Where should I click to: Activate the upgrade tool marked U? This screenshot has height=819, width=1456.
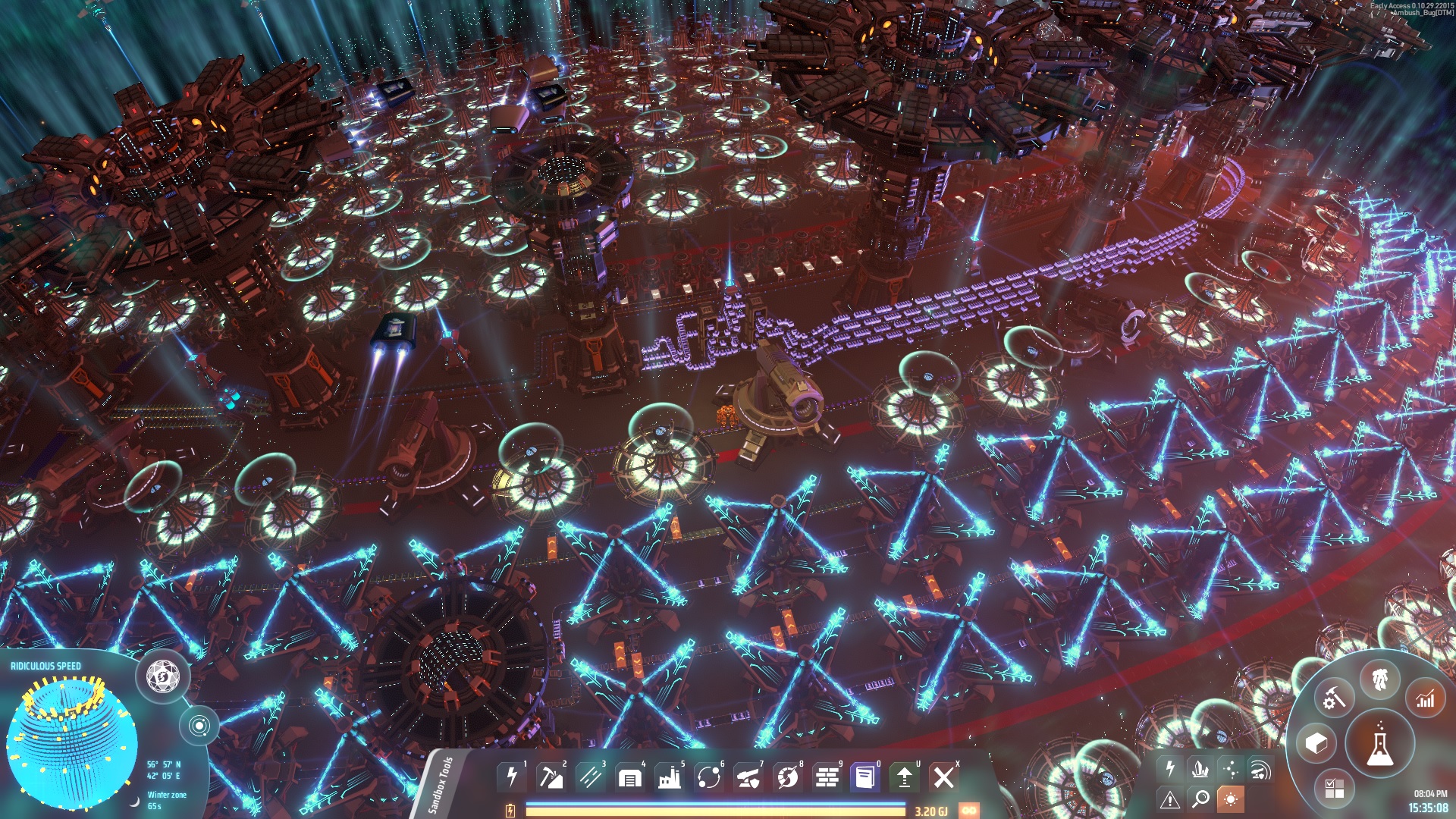(x=905, y=777)
